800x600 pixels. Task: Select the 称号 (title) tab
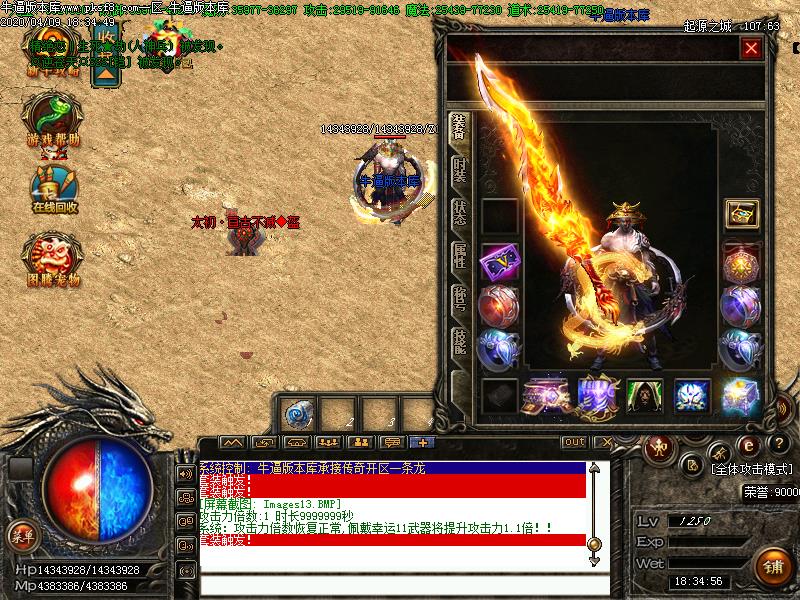(459, 300)
